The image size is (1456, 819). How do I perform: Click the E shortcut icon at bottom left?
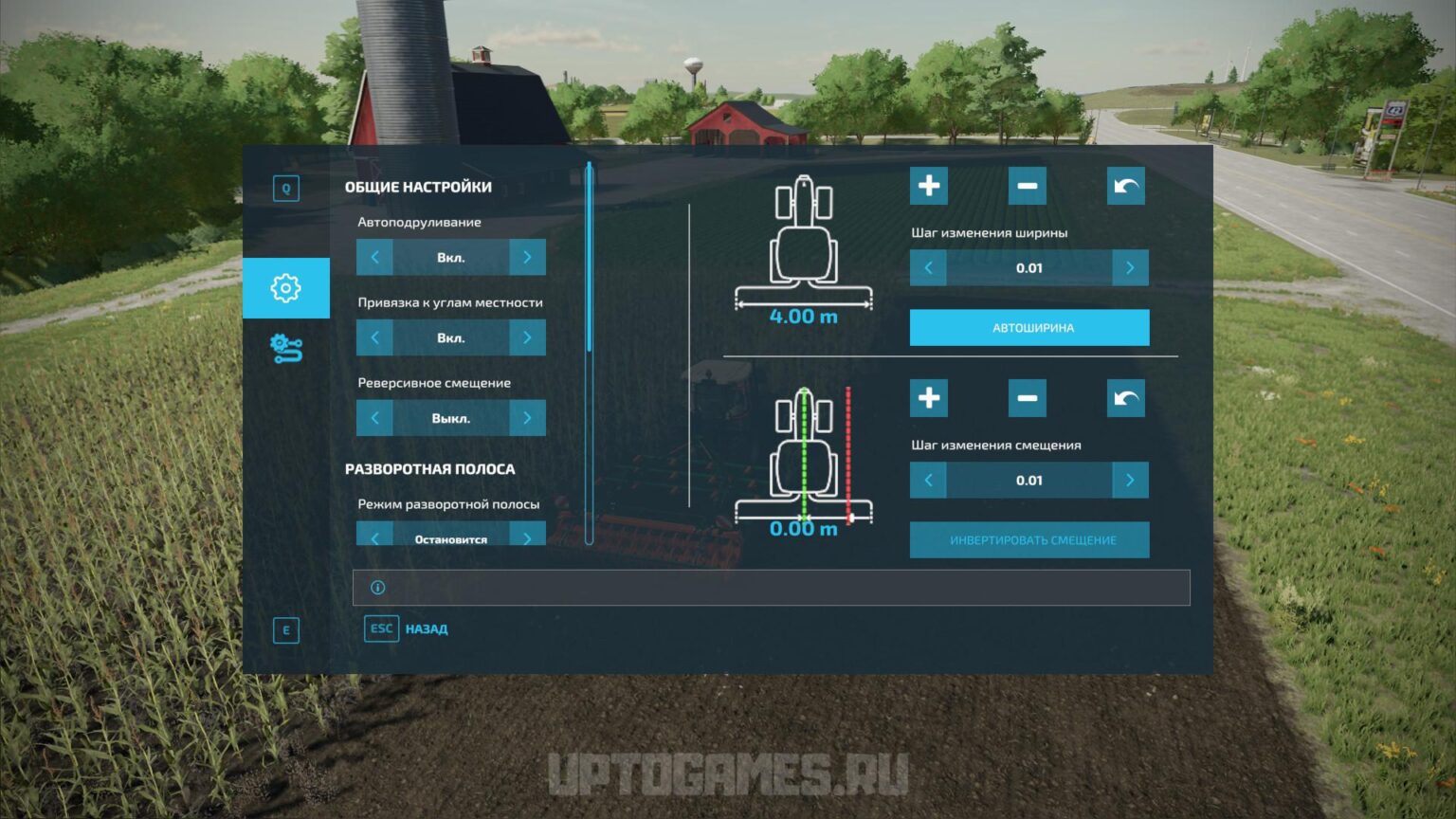pyautogui.click(x=286, y=629)
